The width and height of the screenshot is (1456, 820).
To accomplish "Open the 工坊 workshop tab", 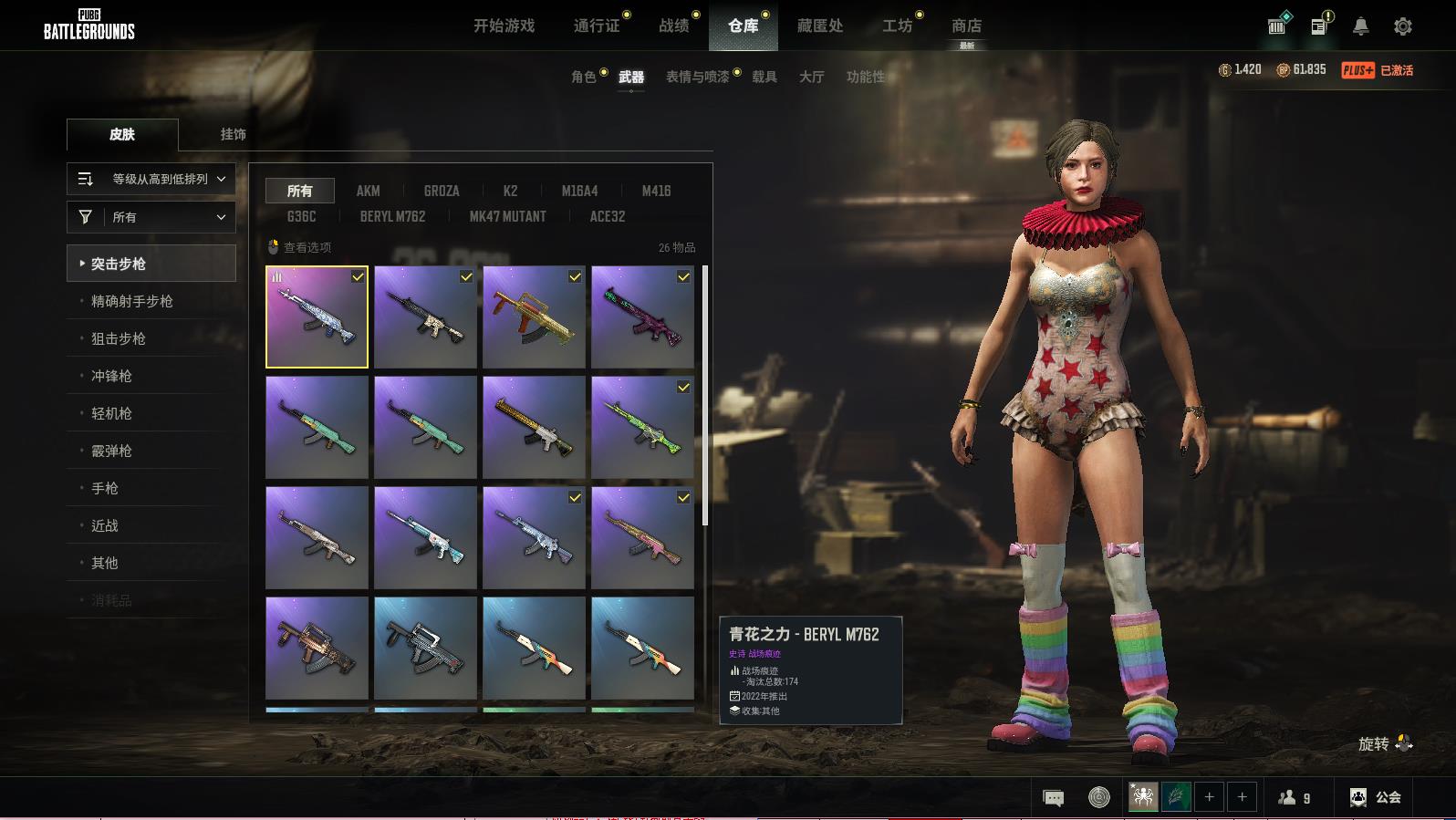I will pyautogui.click(x=897, y=26).
